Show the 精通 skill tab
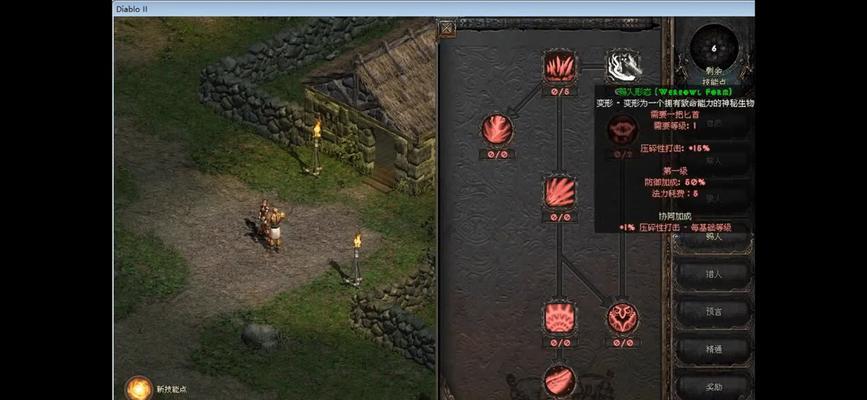 713,349
